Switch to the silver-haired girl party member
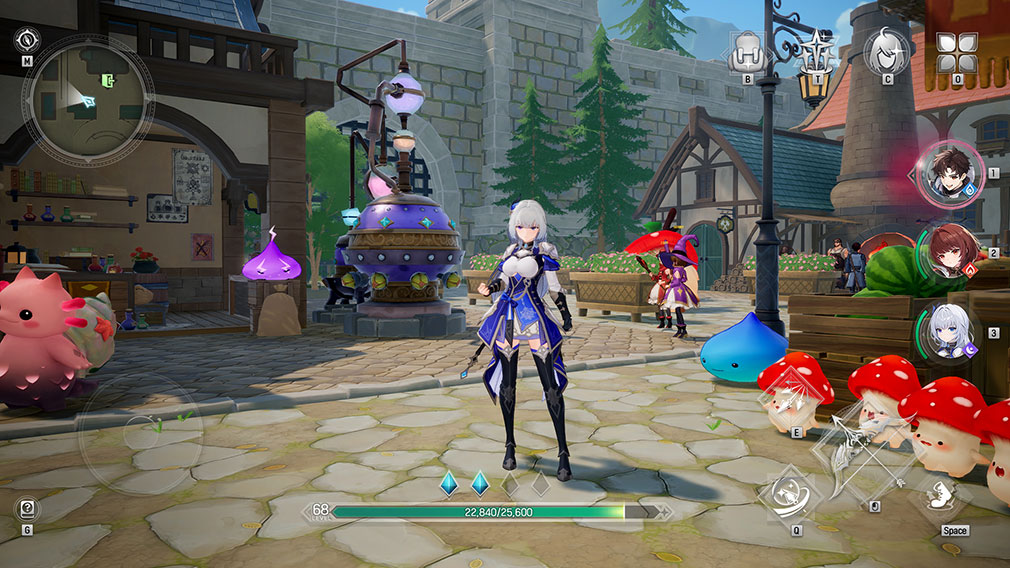This screenshot has width=1010, height=568. click(x=950, y=332)
